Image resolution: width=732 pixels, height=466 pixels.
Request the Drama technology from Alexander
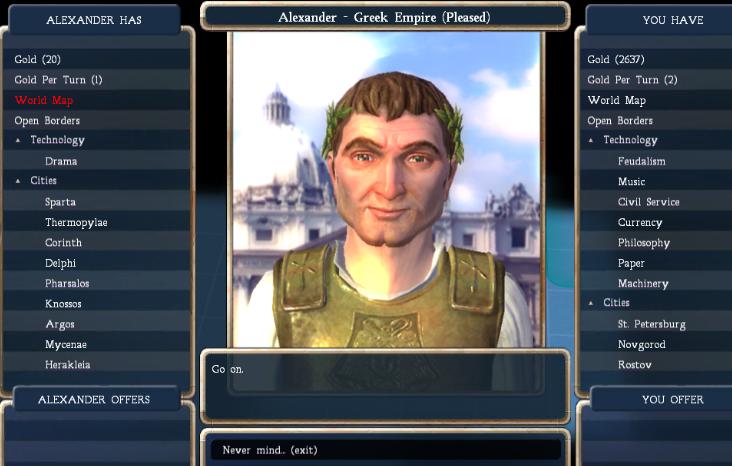coord(61,161)
